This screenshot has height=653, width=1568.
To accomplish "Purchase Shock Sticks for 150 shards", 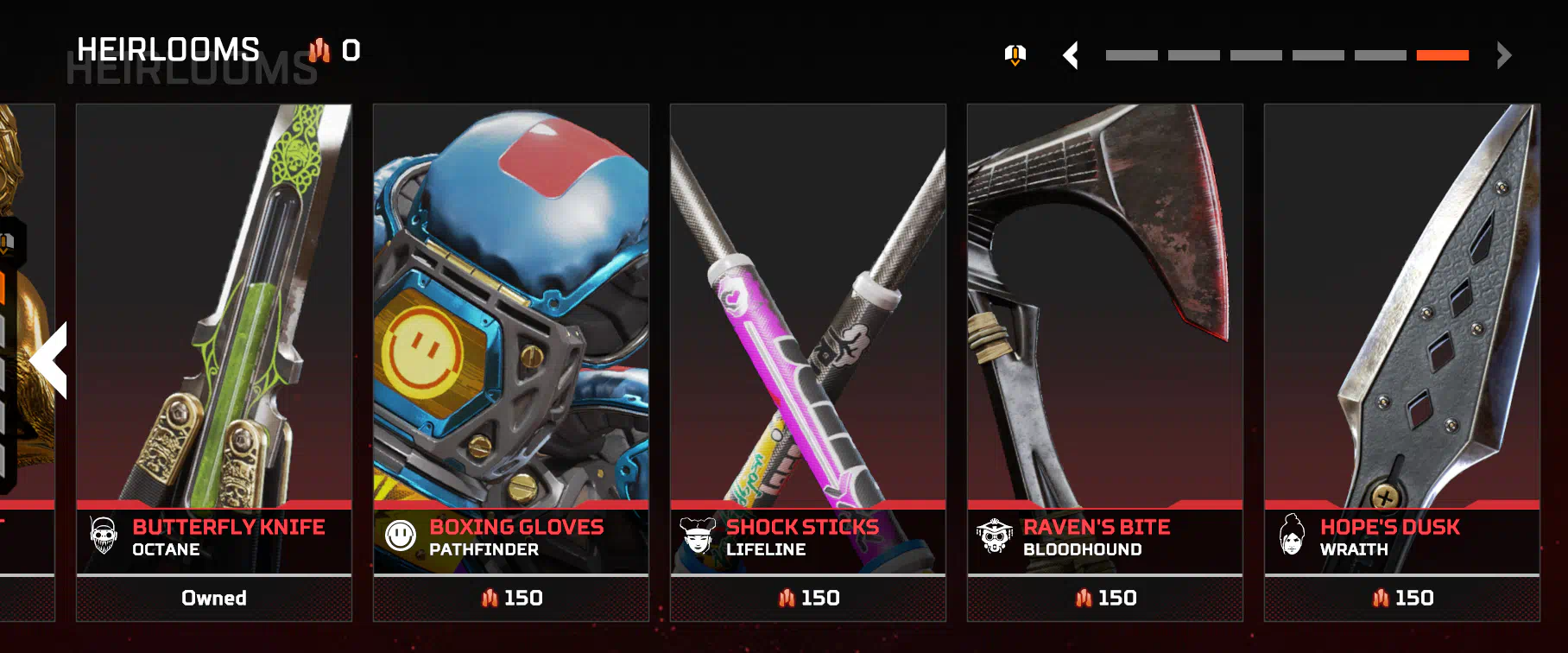I will [808, 598].
